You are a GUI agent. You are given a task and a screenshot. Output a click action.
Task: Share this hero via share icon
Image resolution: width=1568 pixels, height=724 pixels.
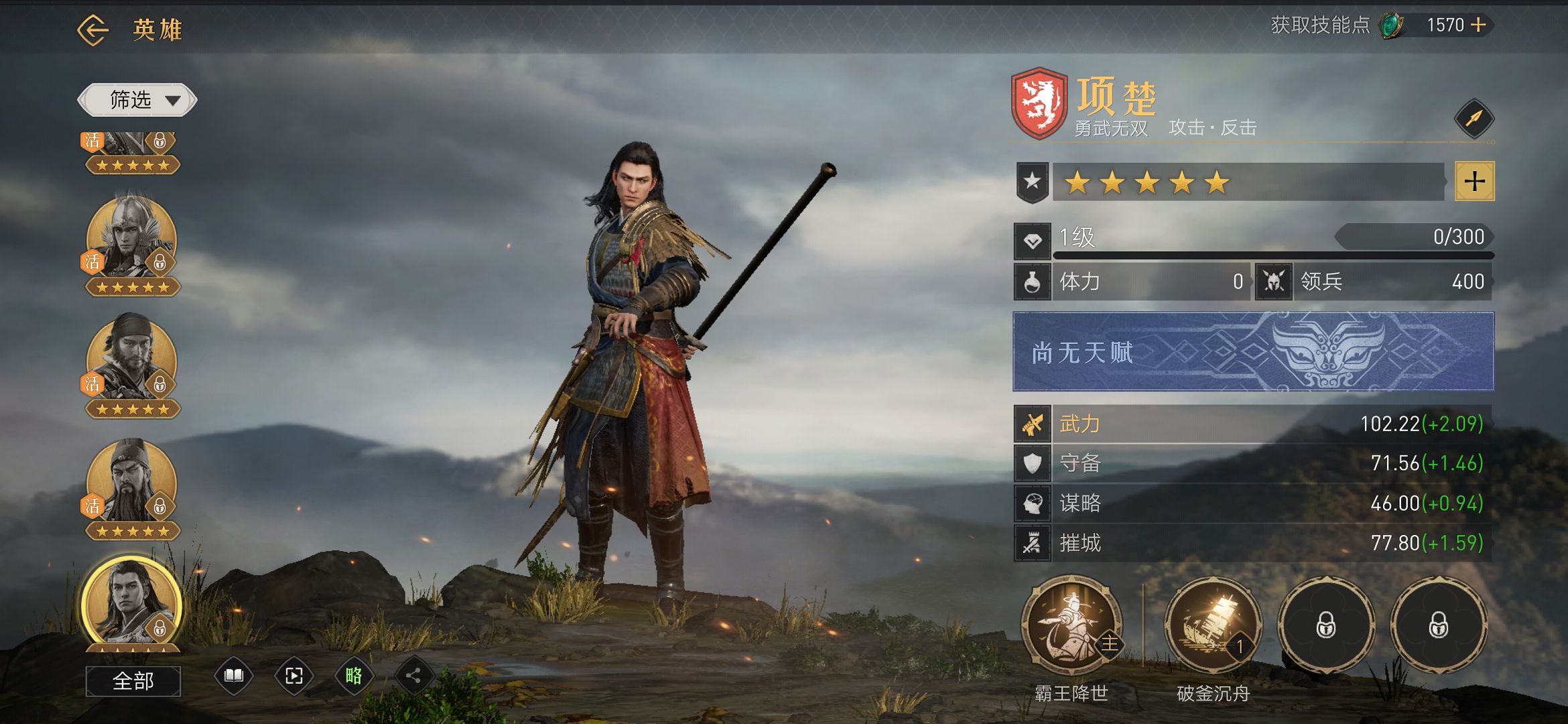tap(413, 676)
